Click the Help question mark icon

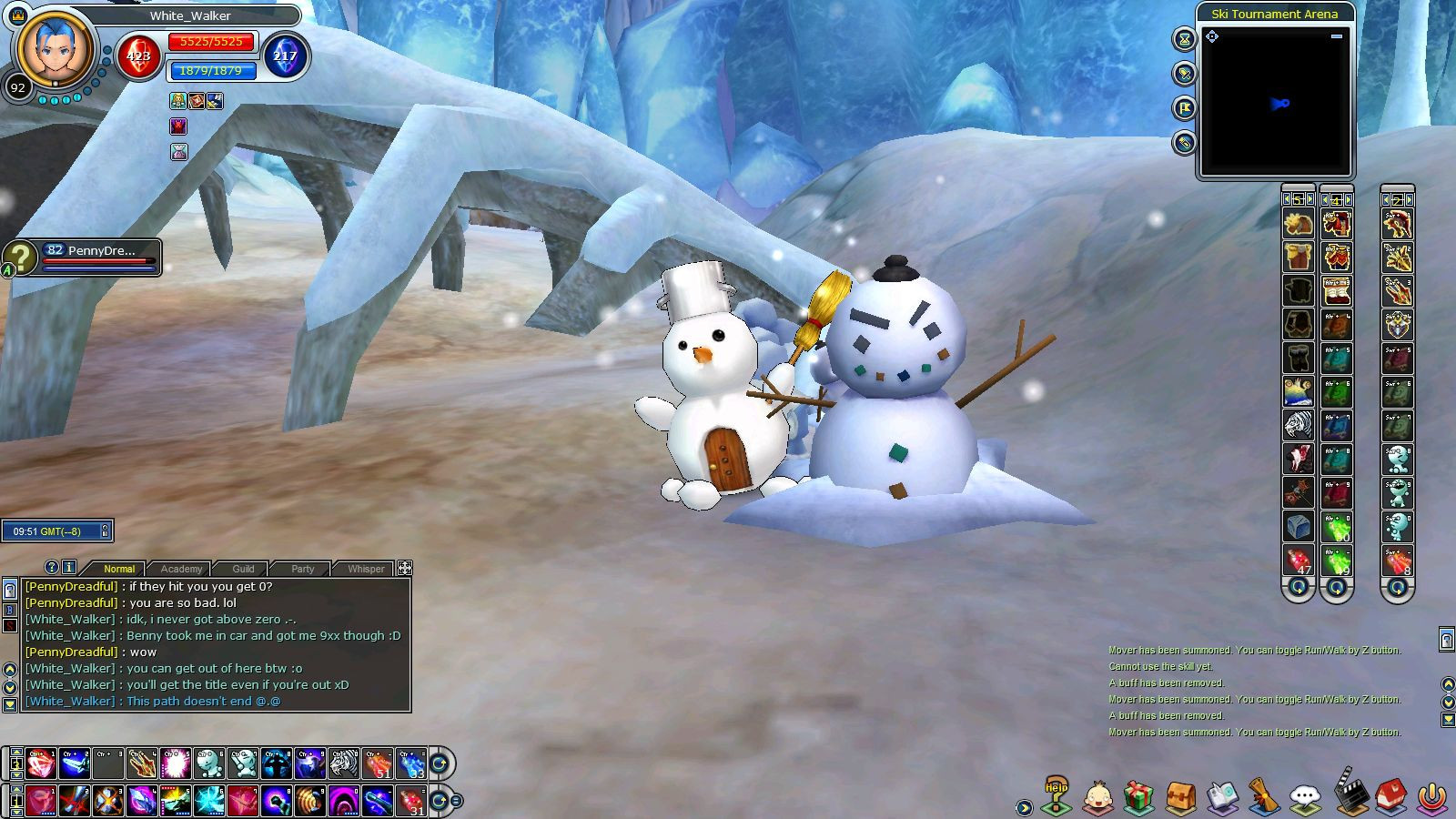[x=1056, y=795]
